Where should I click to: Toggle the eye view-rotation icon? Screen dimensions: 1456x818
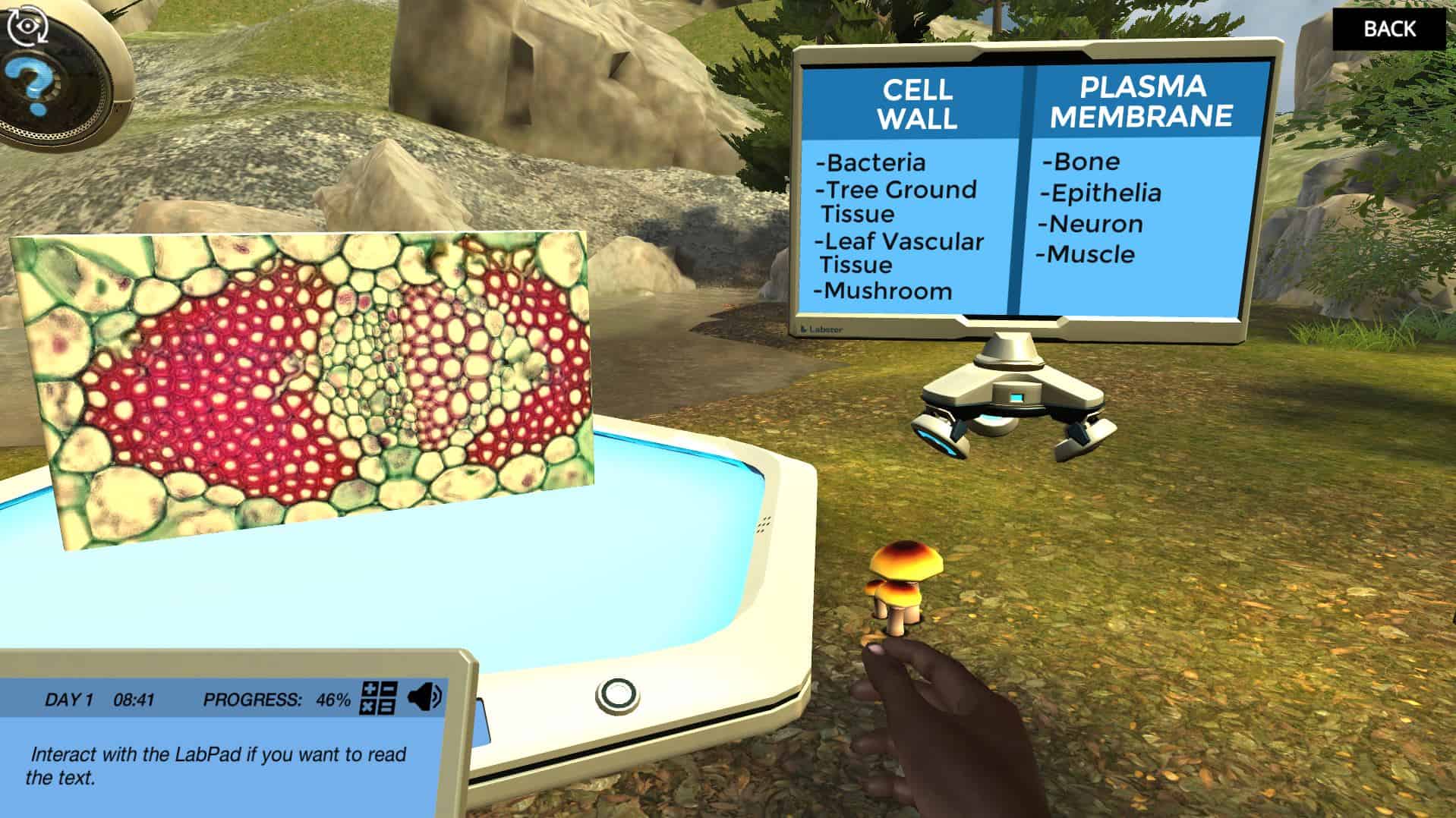coord(27,26)
